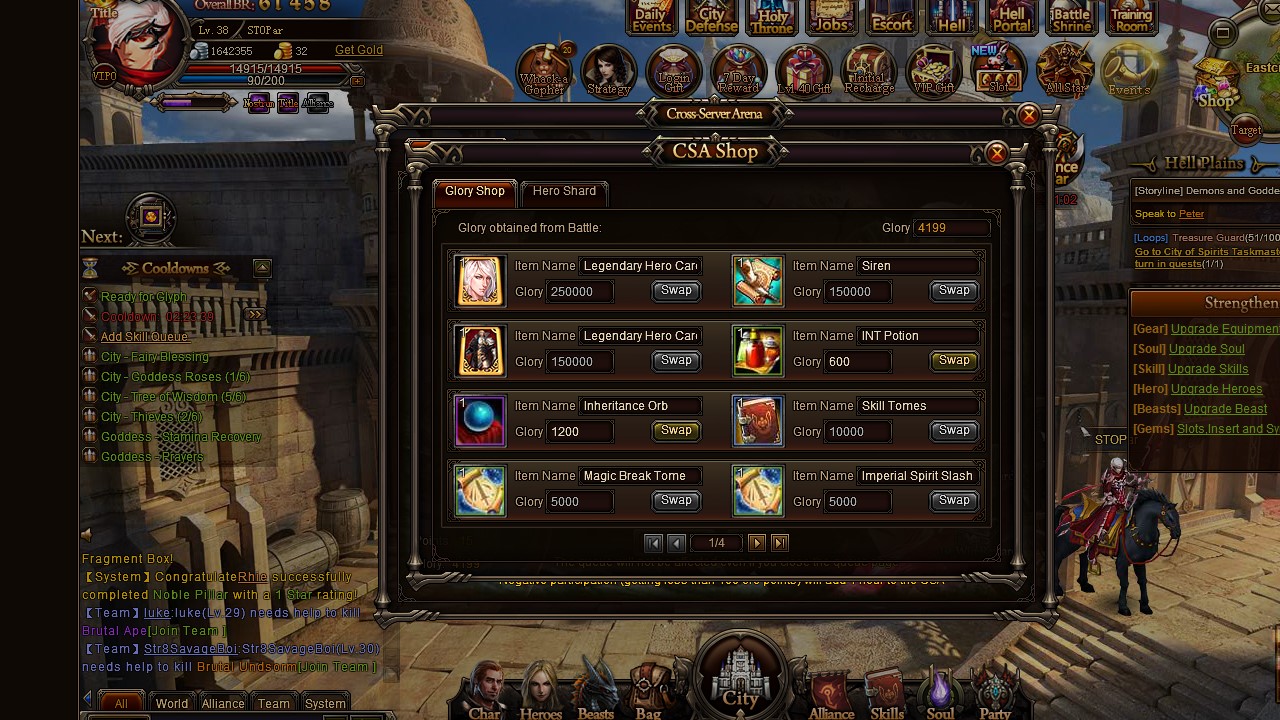Screen dimensions: 1280x720
Task: Close the Cross-Server Arena window
Action: tap(1028, 116)
